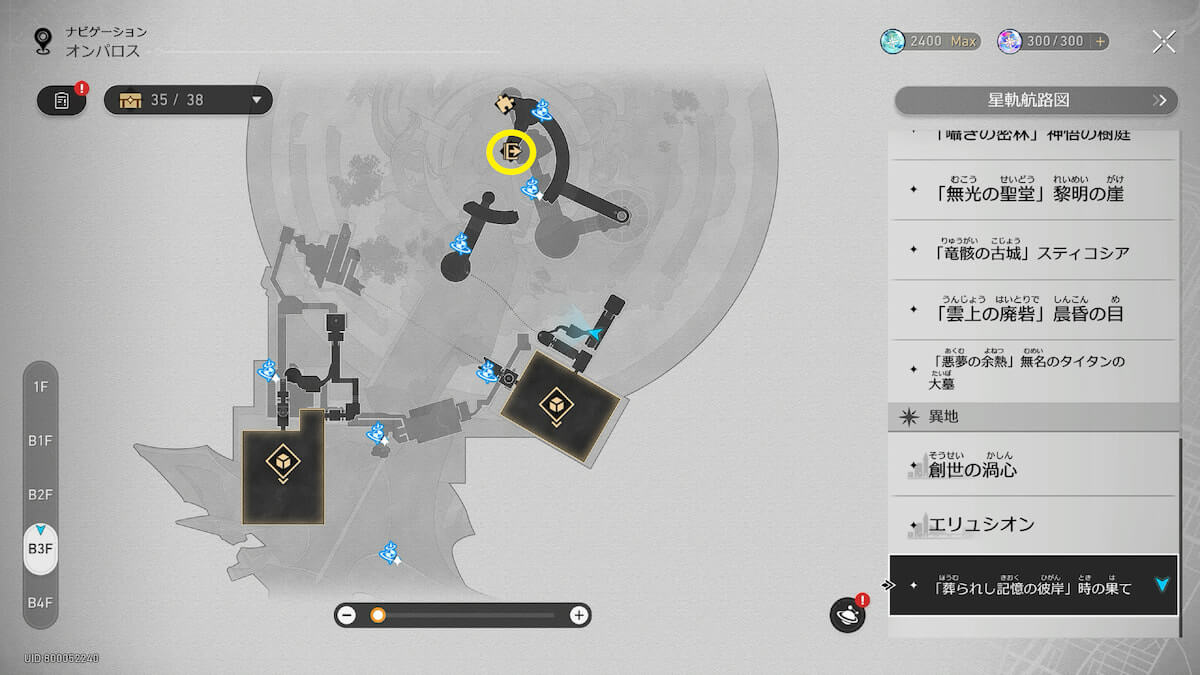Screen dimensions: 1200x675
Task: Switch to floor B4F
Action: (40, 602)
